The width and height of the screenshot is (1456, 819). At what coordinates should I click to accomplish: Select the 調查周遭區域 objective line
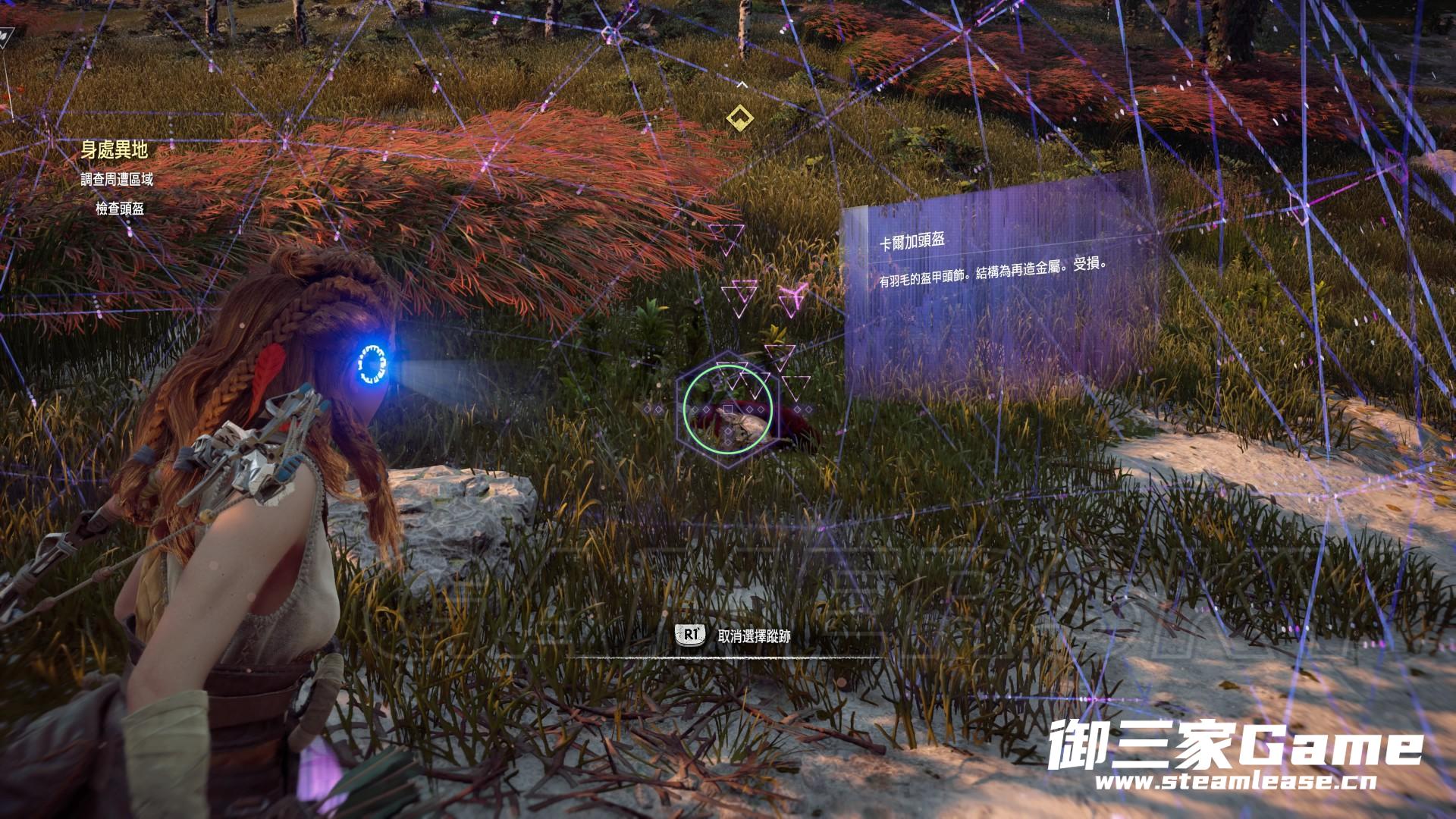point(117,180)
